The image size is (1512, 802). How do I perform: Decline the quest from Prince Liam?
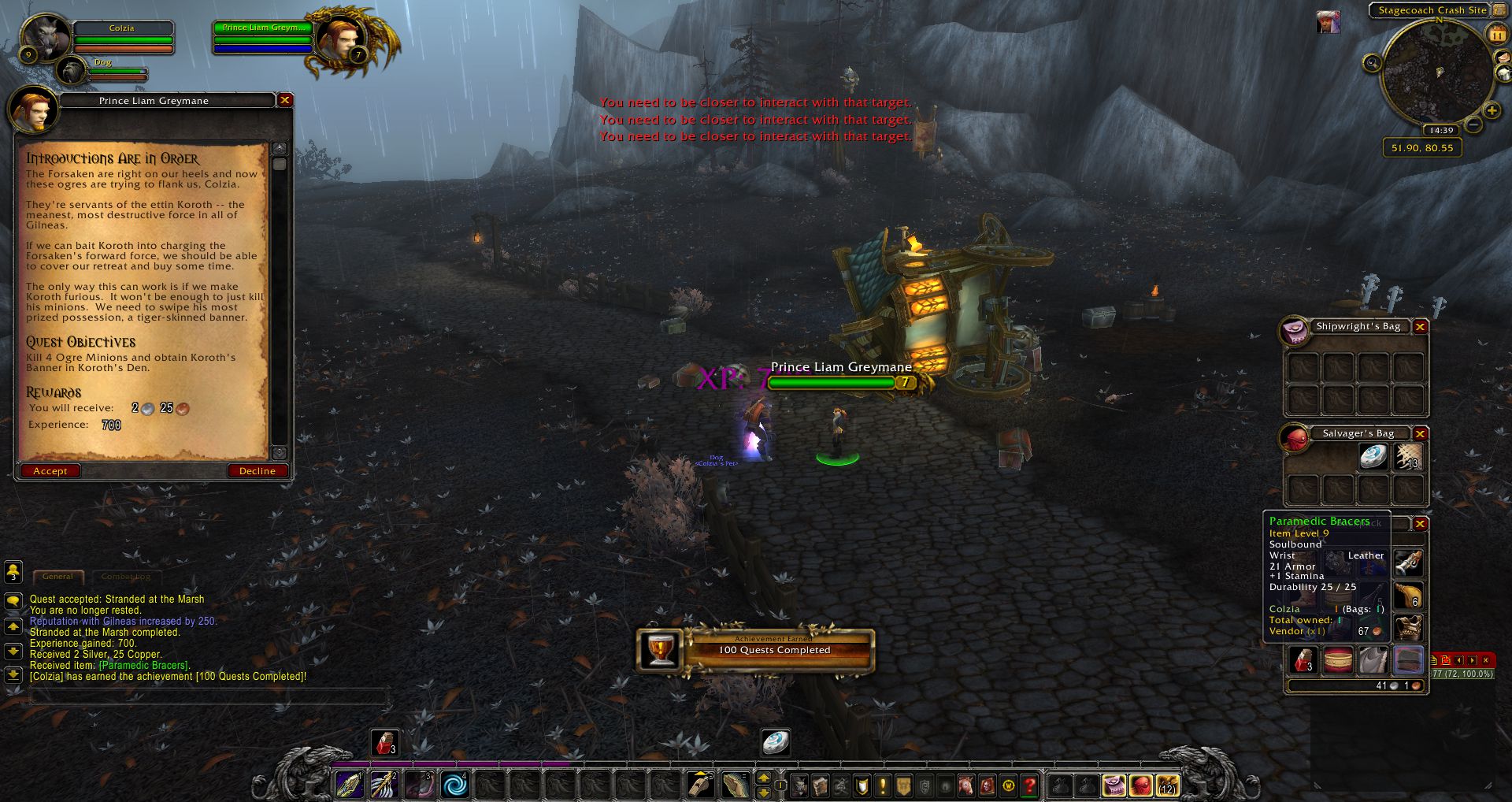258,471
